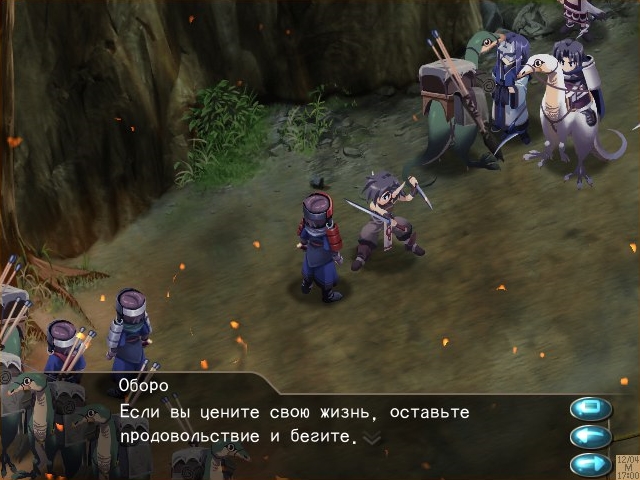This screenshot has height=480, width=640.
Task: Advance dialogue via the small down-arrow indicator
Action: (371, 438)
